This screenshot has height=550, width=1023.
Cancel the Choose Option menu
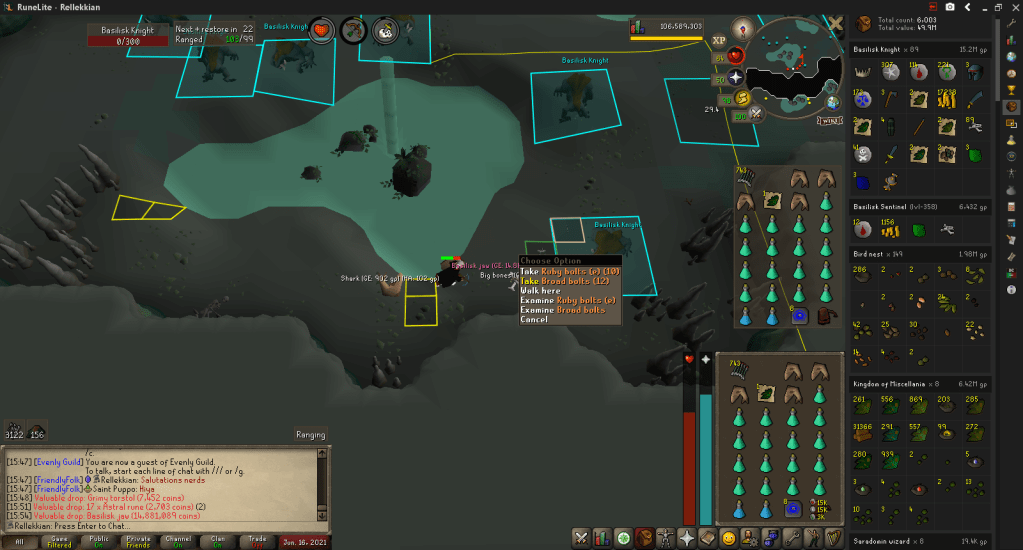point(534,320)
